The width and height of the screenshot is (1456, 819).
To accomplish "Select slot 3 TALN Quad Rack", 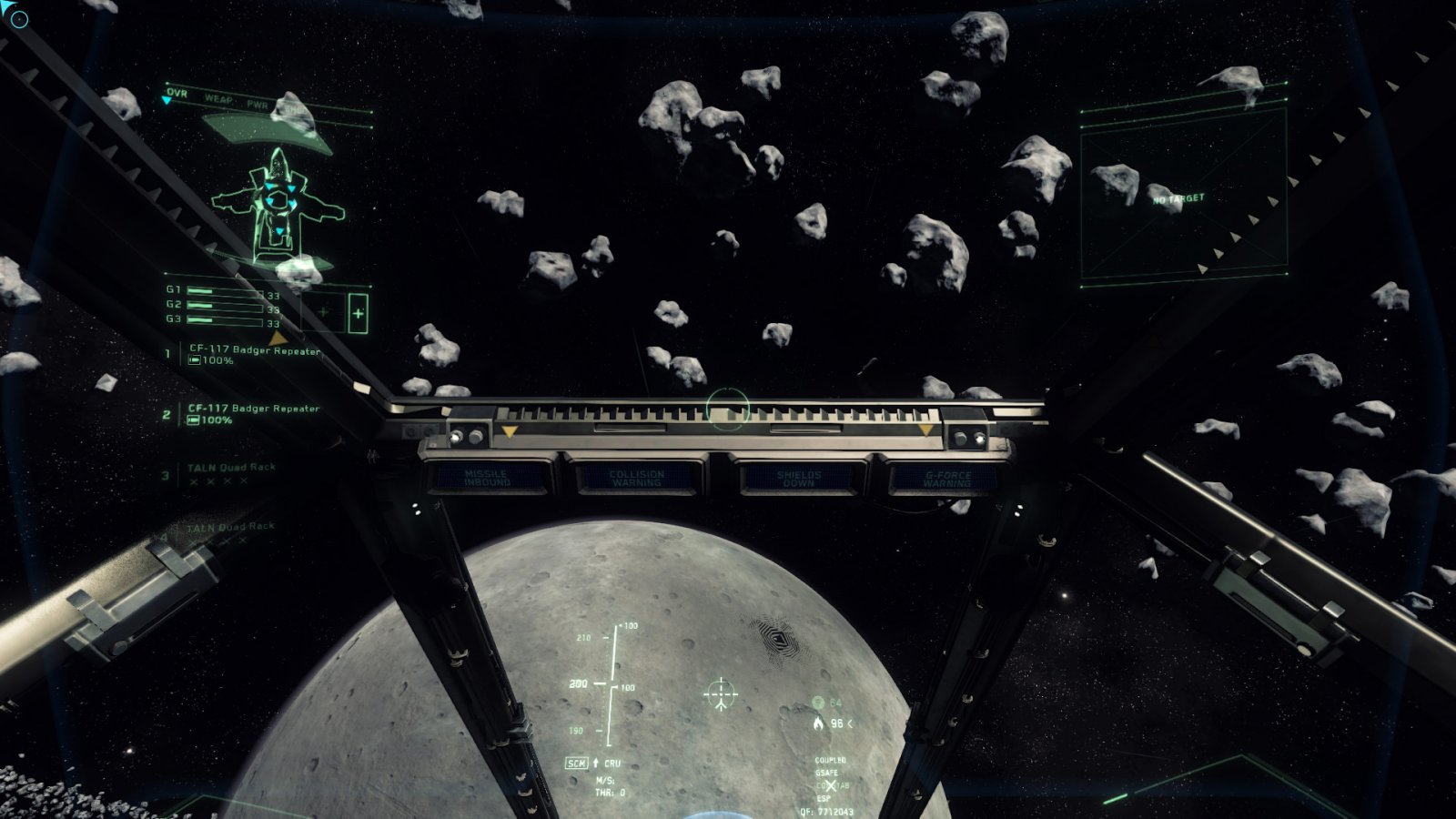I will [x=231, y=468].
